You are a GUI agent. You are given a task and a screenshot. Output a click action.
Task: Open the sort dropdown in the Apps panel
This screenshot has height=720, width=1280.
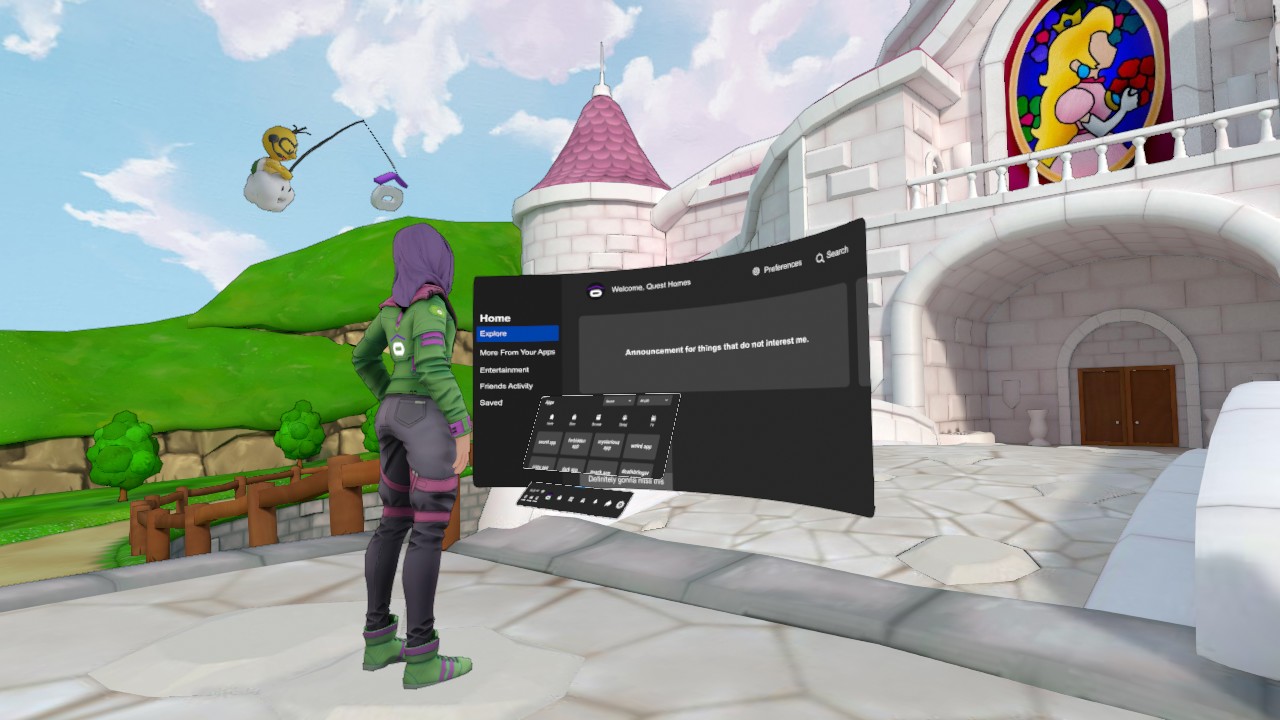pyautogui.click(x=618, y=401)
